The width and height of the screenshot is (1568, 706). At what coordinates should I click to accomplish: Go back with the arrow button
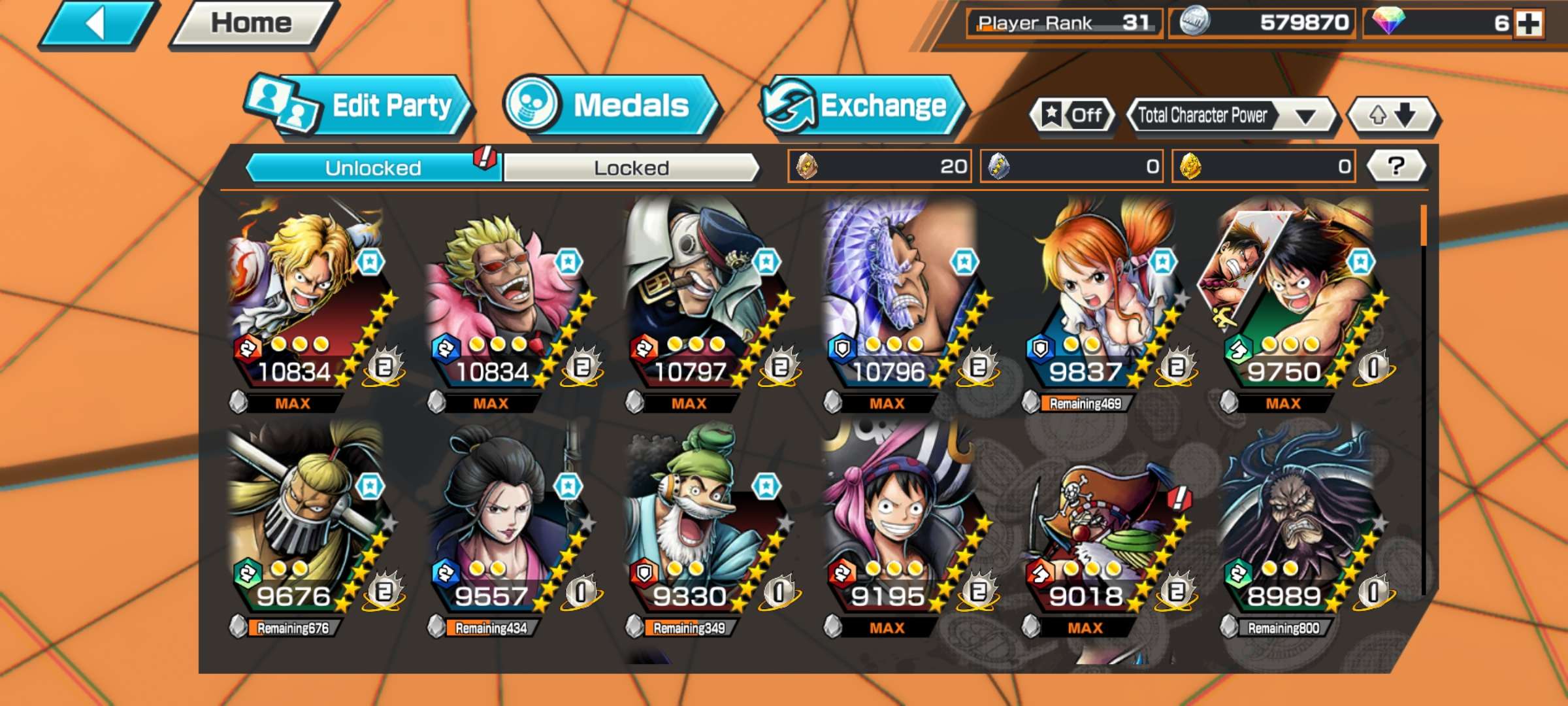pos(98,25)
